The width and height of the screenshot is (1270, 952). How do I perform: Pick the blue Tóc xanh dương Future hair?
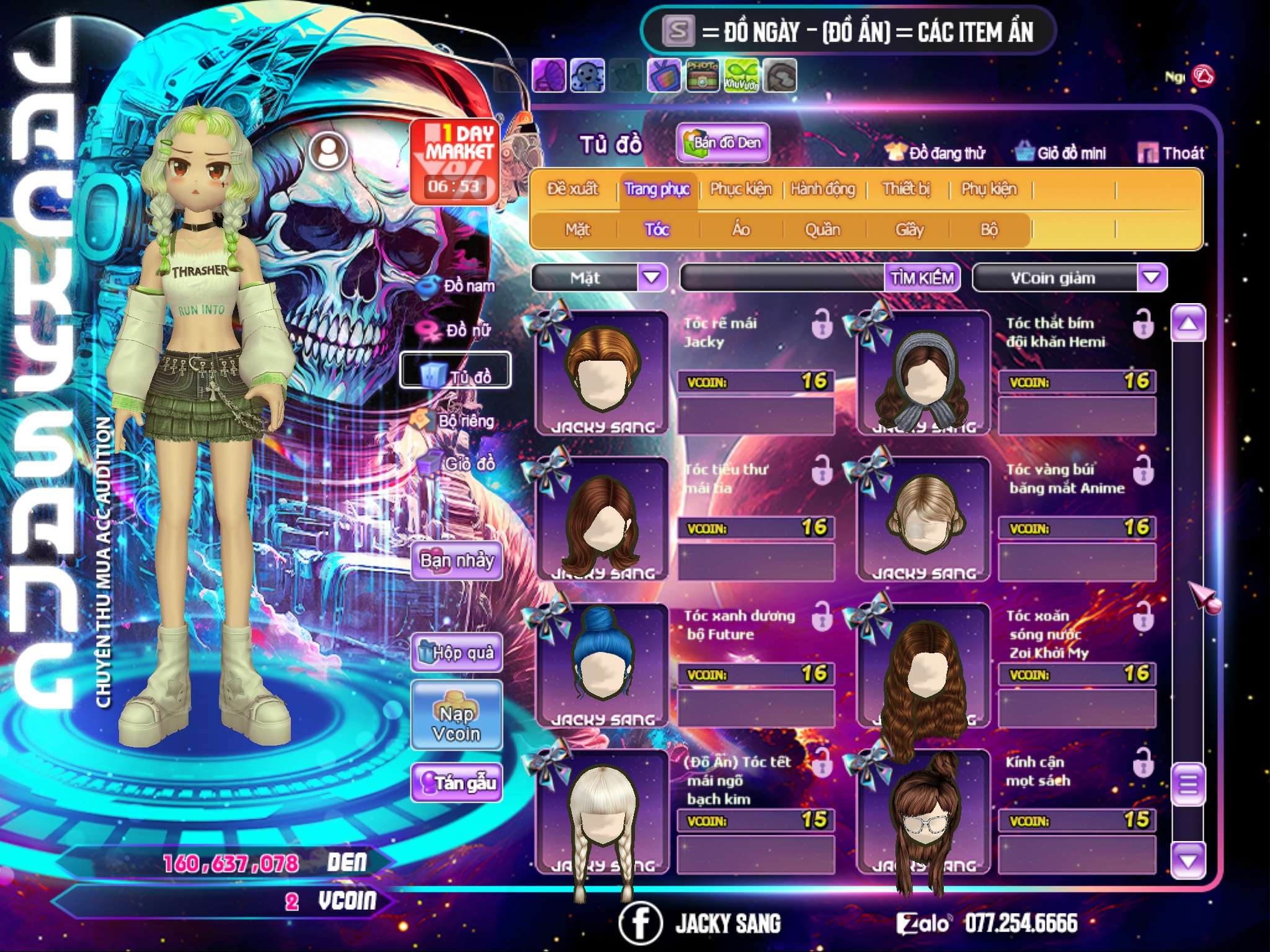[x=601, y=663]
